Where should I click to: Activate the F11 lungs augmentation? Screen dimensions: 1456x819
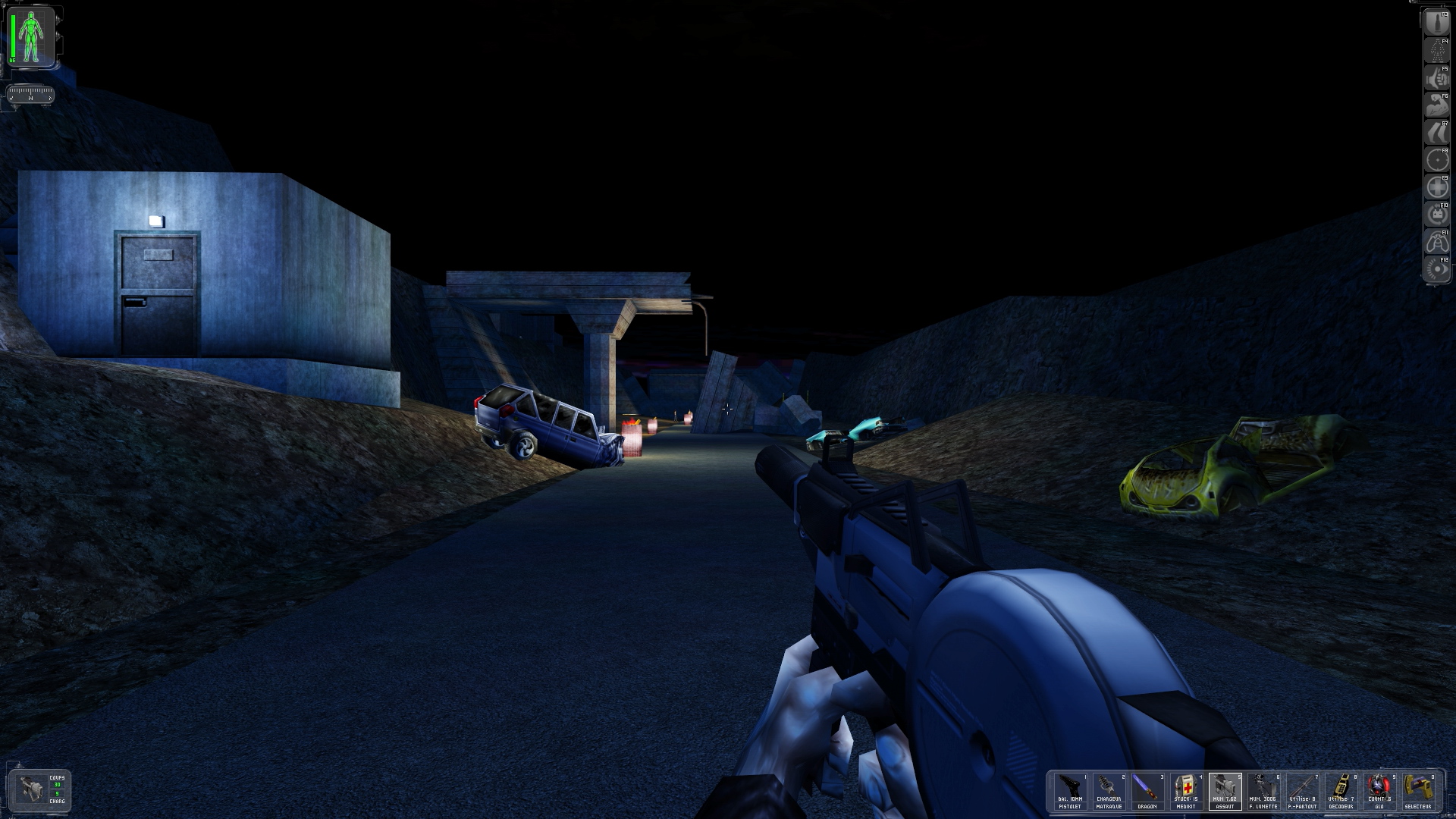click(1437, 242)
